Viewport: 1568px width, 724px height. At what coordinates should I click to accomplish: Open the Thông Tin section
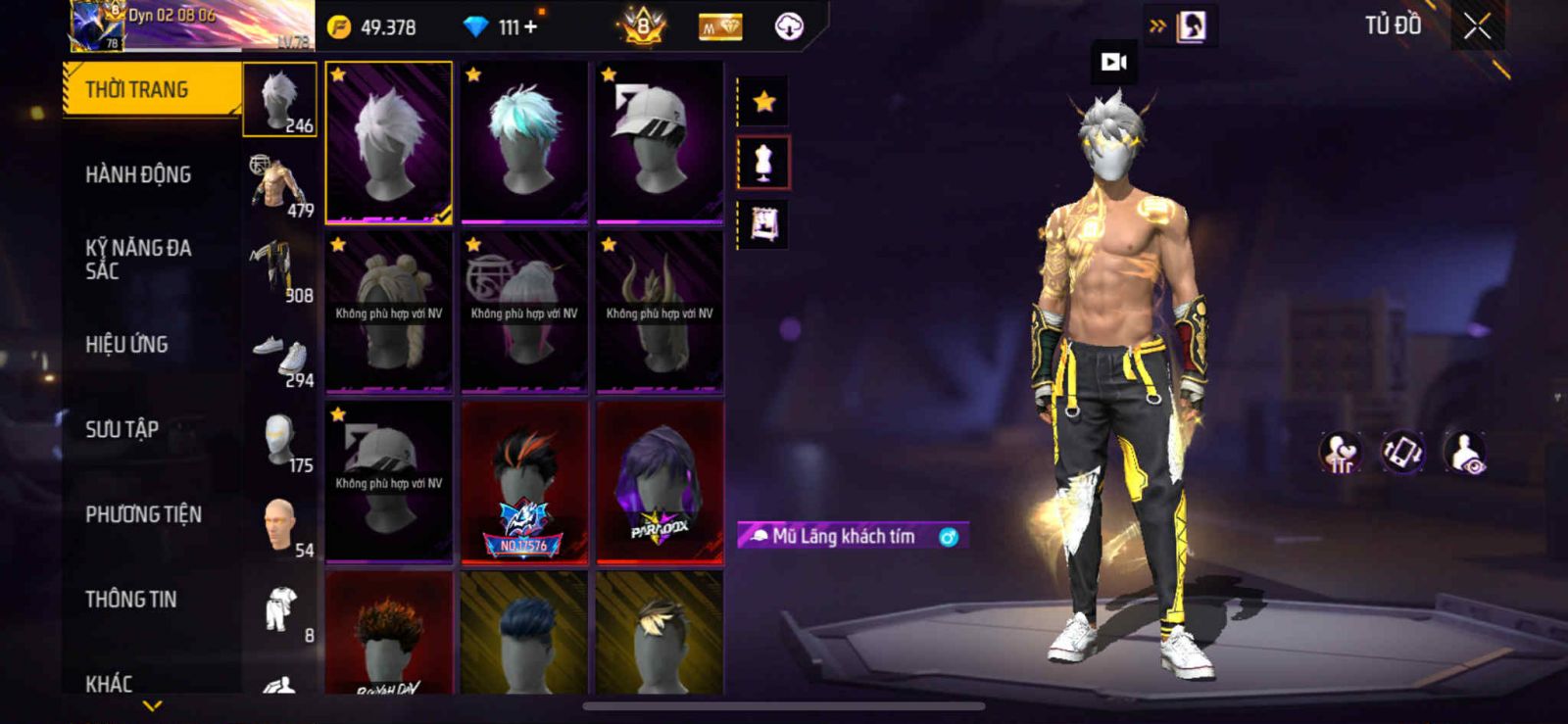click(130, 600)
